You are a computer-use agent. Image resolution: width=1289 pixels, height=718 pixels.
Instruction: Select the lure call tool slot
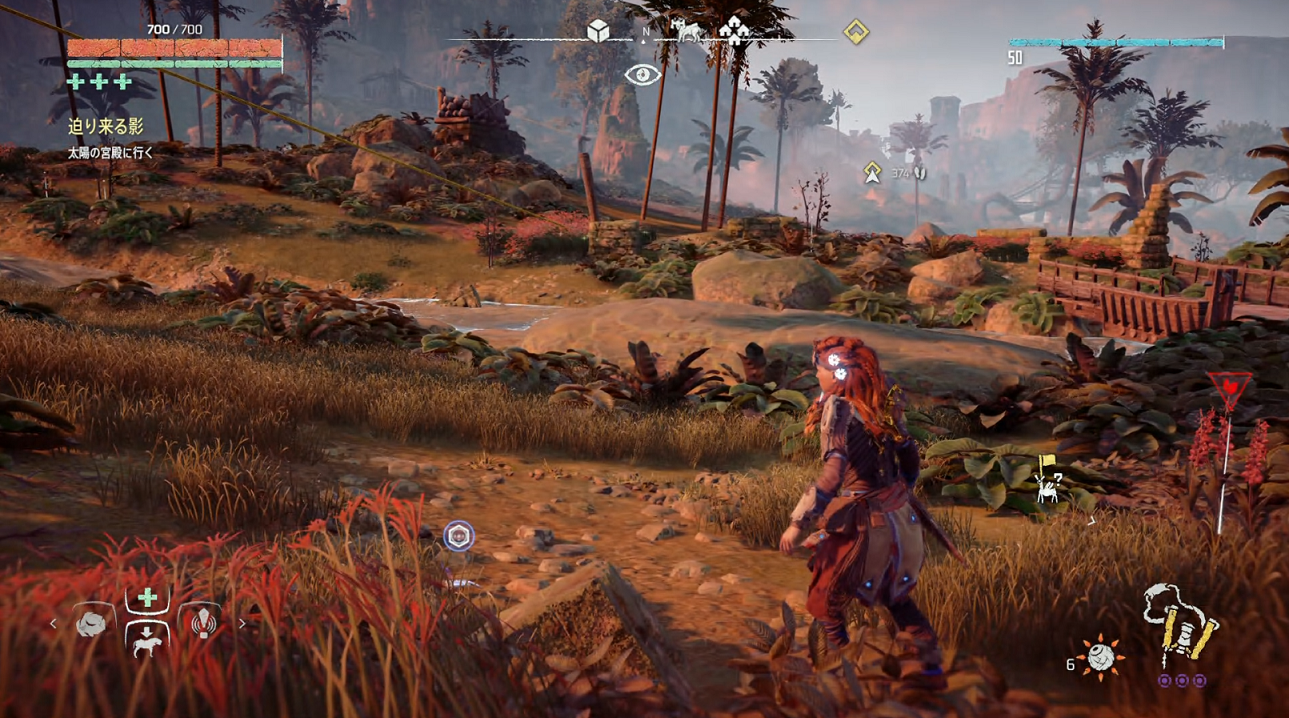point(203,623)
